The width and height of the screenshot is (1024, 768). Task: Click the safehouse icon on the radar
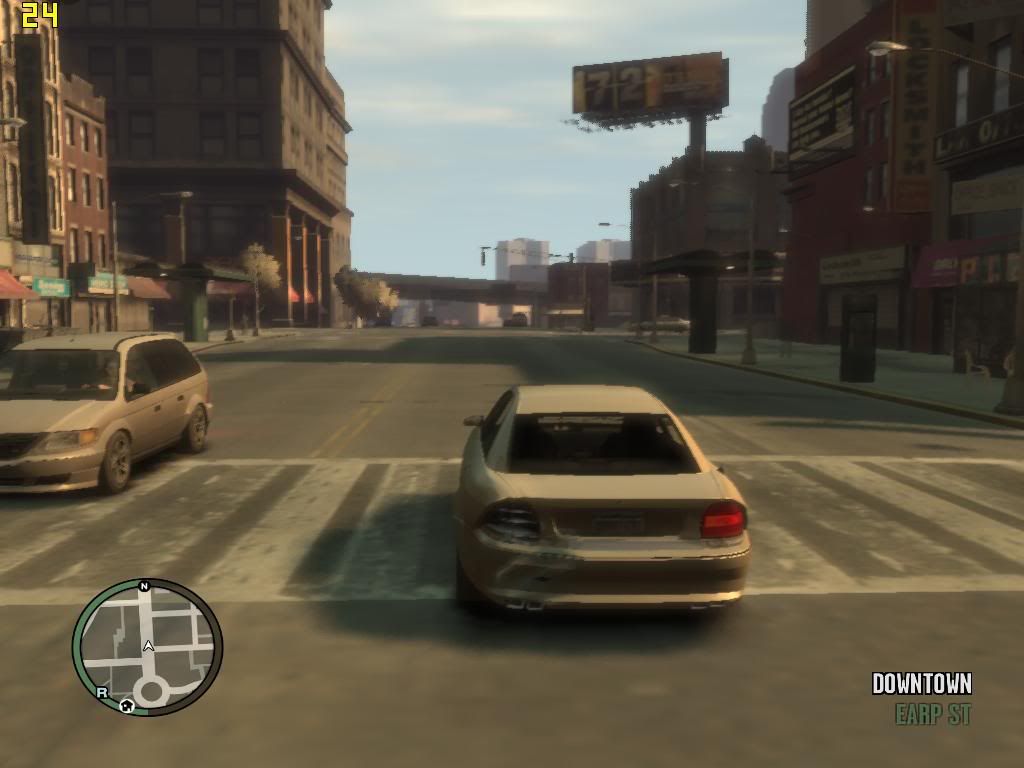coord(127,705)
